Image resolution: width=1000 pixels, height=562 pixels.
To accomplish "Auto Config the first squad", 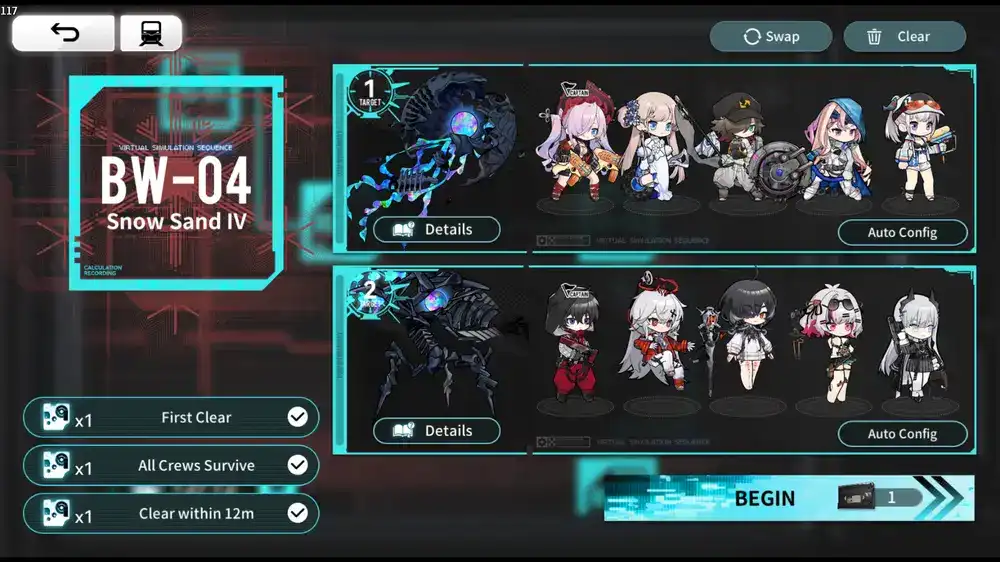I will (902, 233).
